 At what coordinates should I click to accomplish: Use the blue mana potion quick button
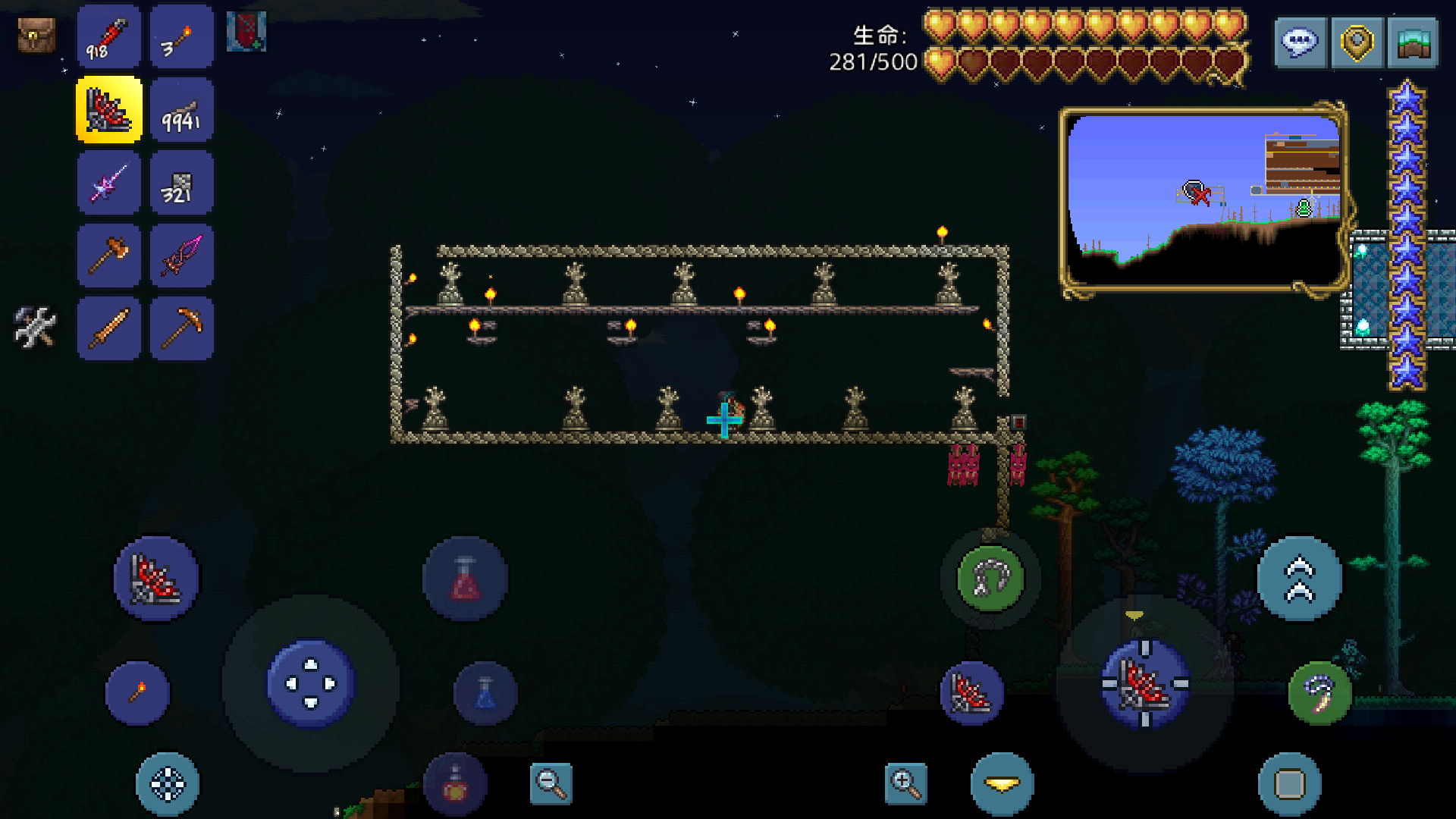[x=485, y=693]
